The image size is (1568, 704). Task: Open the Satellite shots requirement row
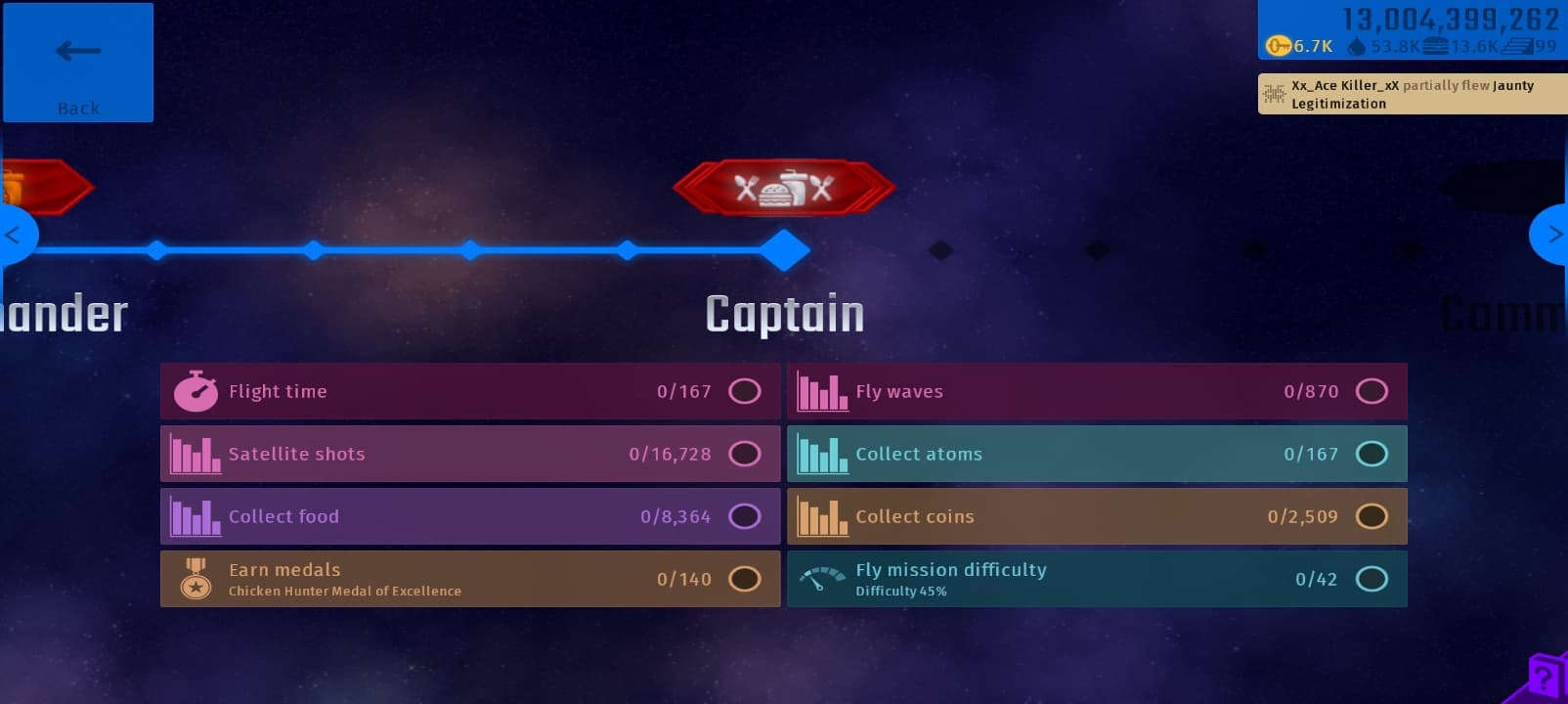click(470, 454)
